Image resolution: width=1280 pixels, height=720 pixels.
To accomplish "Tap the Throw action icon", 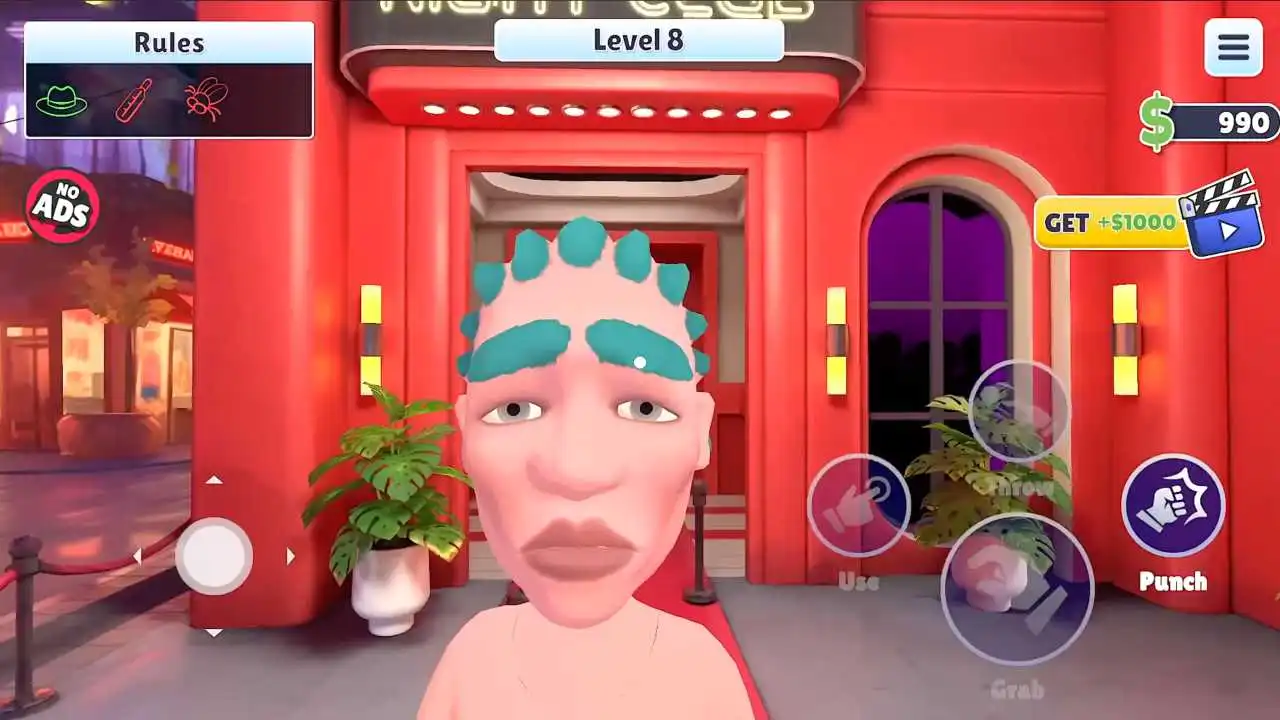I will (1019, 412).
